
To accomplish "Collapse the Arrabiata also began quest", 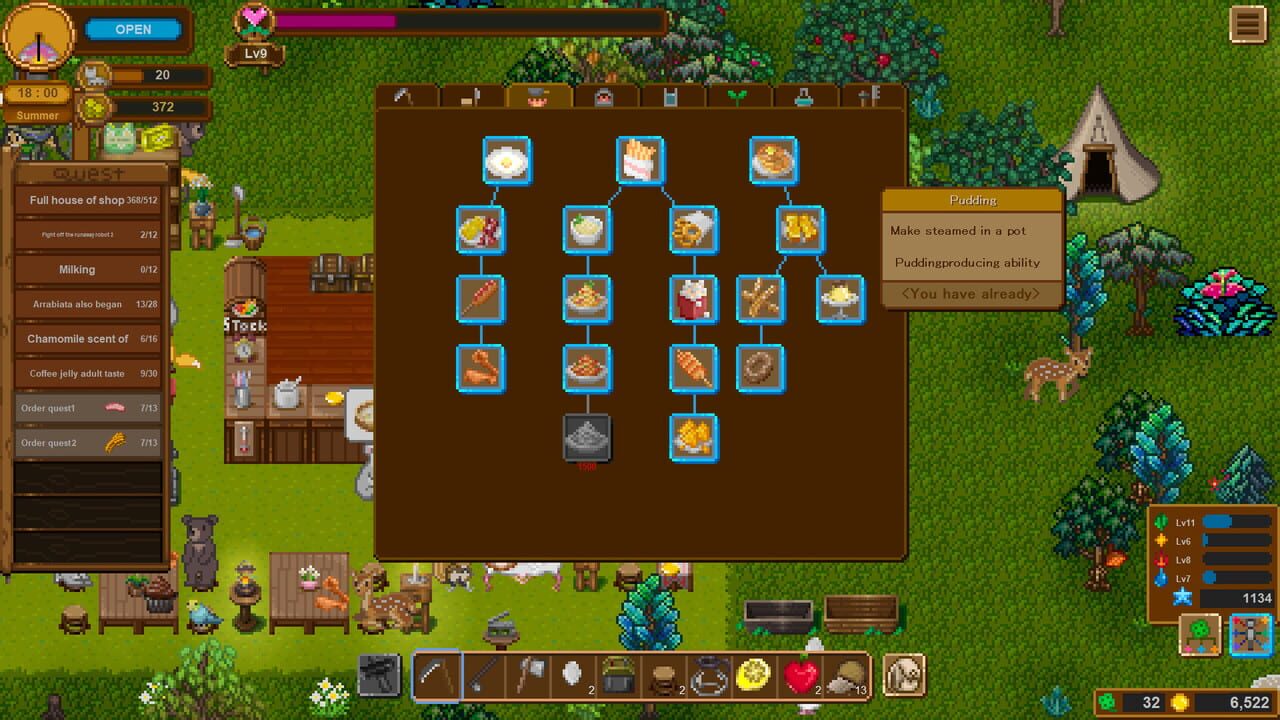I will tap(87, 304).
